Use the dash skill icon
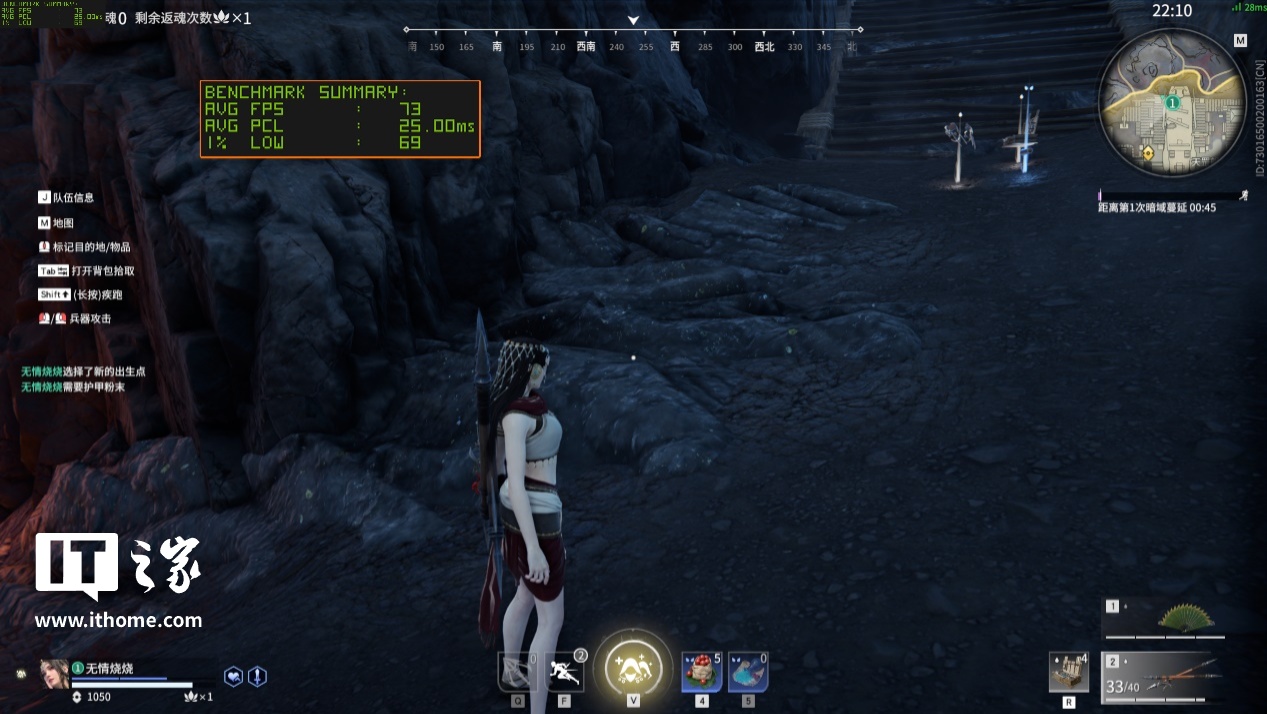Viewport: 1267px width, 714px height. [564, 672]
